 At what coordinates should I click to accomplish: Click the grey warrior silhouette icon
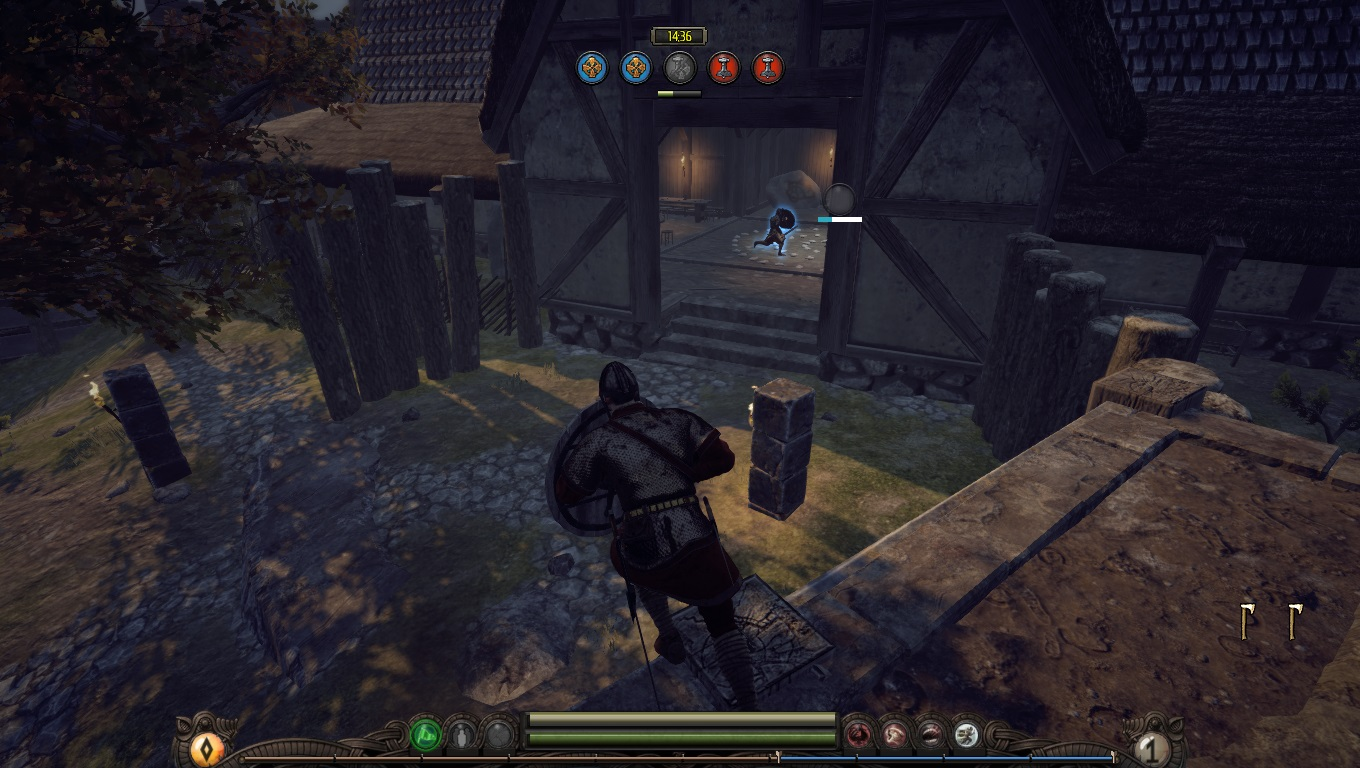(462, 736)
